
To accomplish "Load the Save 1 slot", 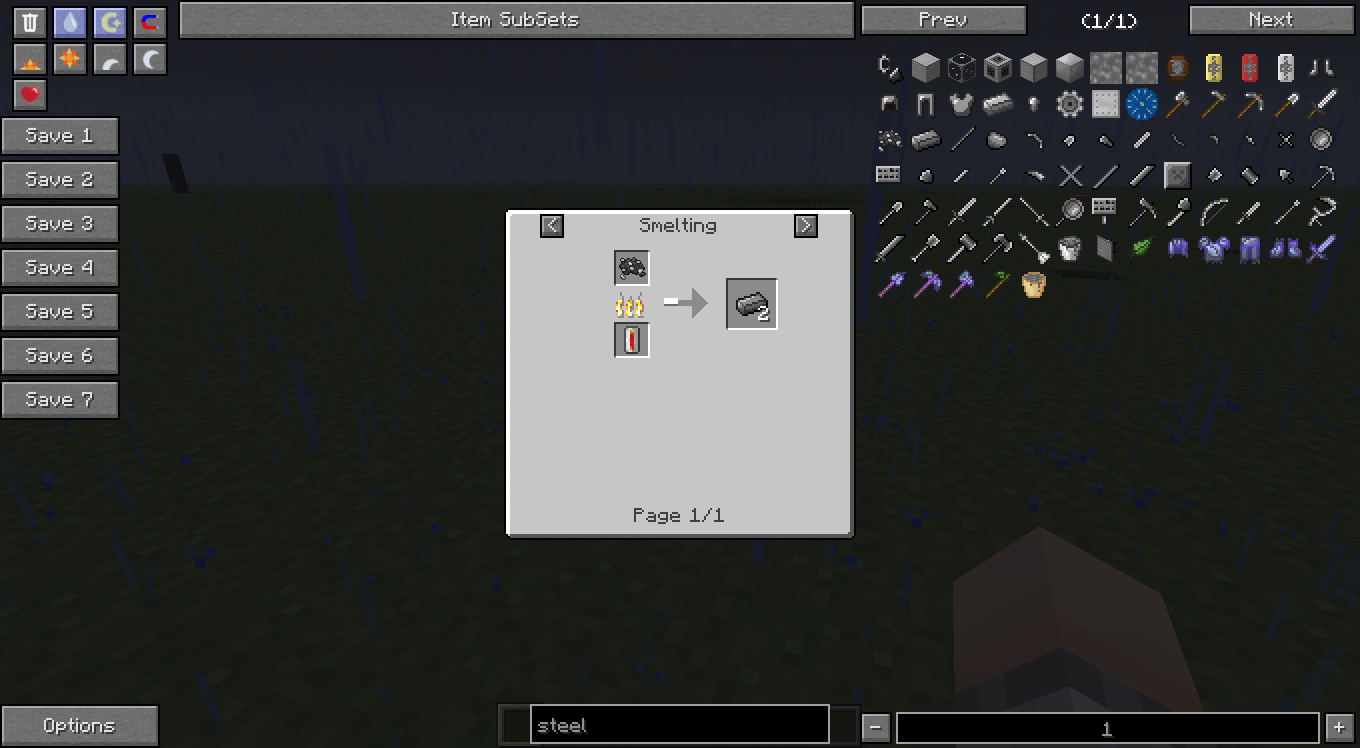I will pos(60,136).
